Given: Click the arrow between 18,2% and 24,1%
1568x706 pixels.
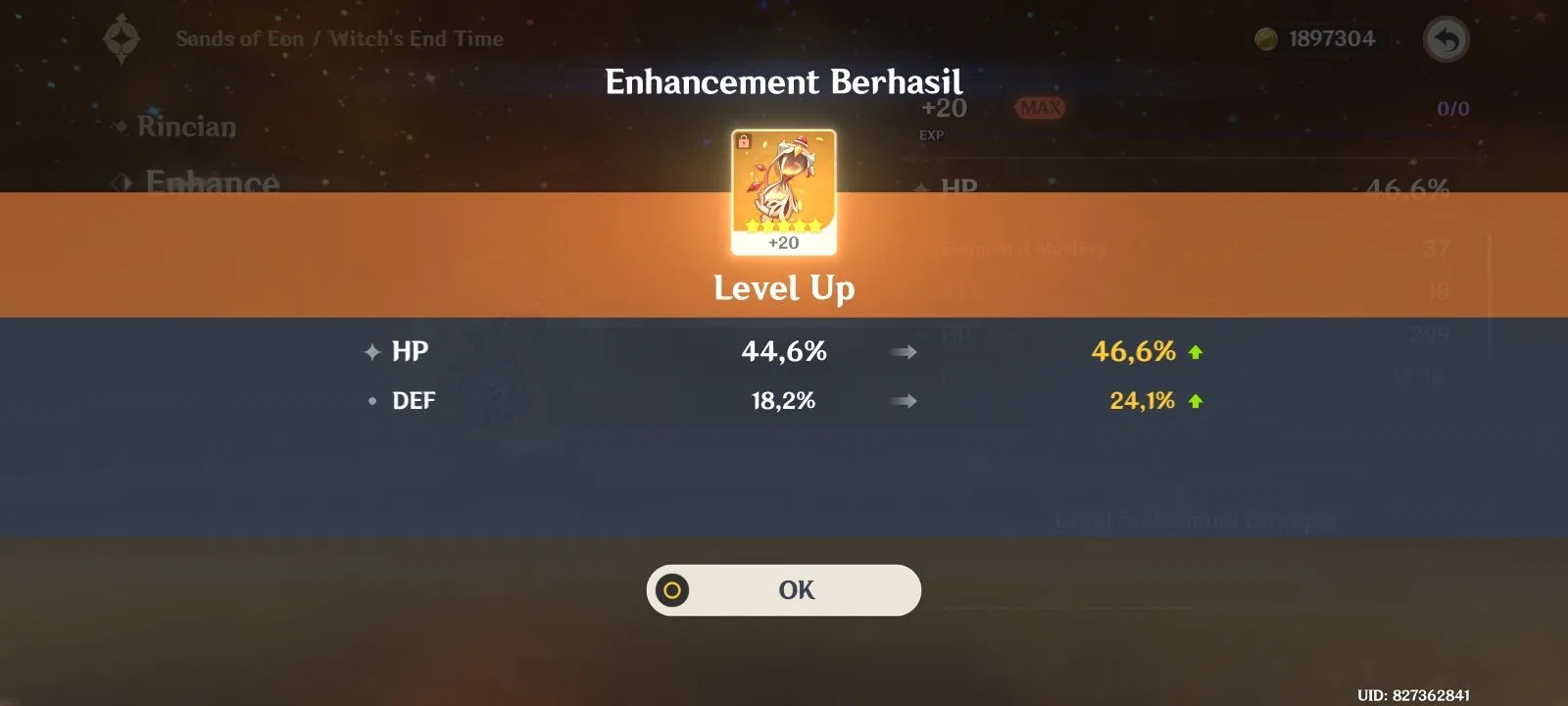Looking at the screenshot, I should coord(904,399).
